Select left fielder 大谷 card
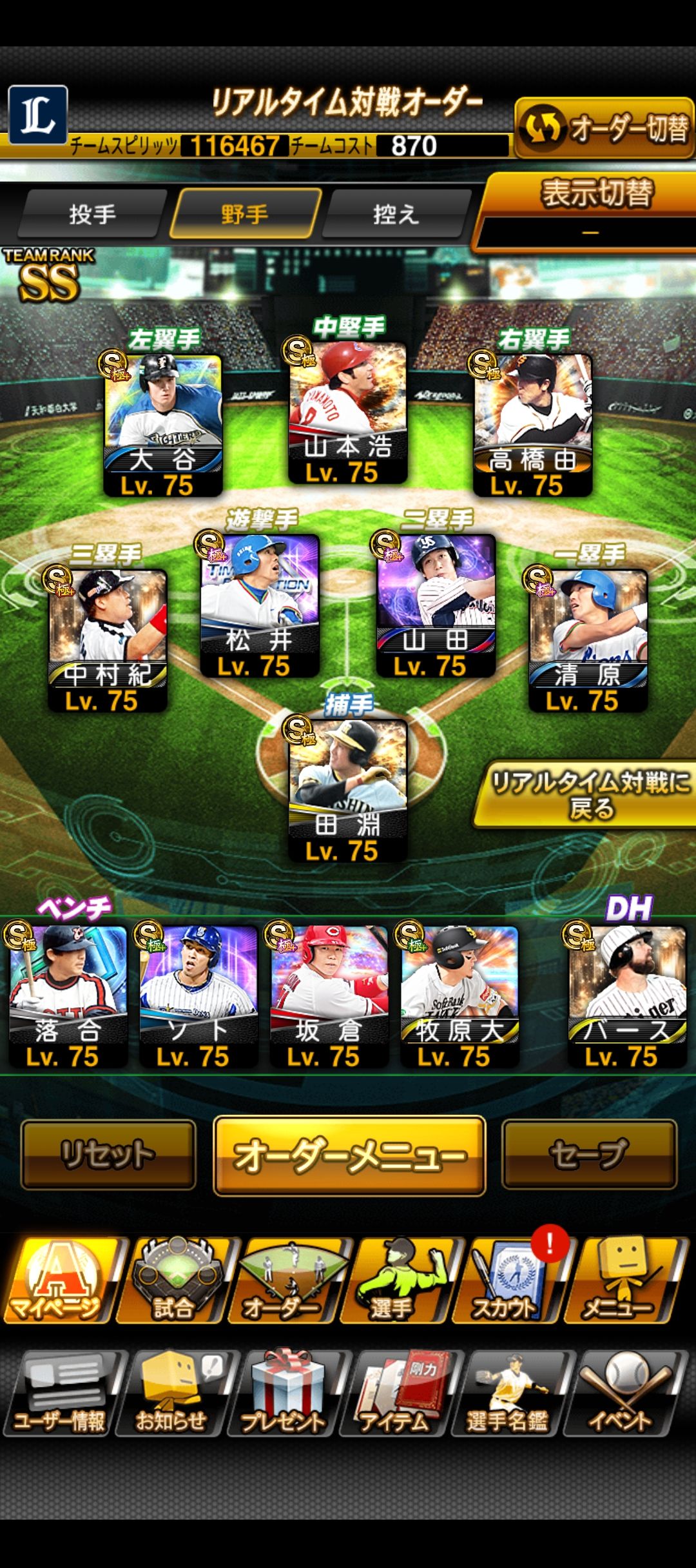 tap(163, 425)
